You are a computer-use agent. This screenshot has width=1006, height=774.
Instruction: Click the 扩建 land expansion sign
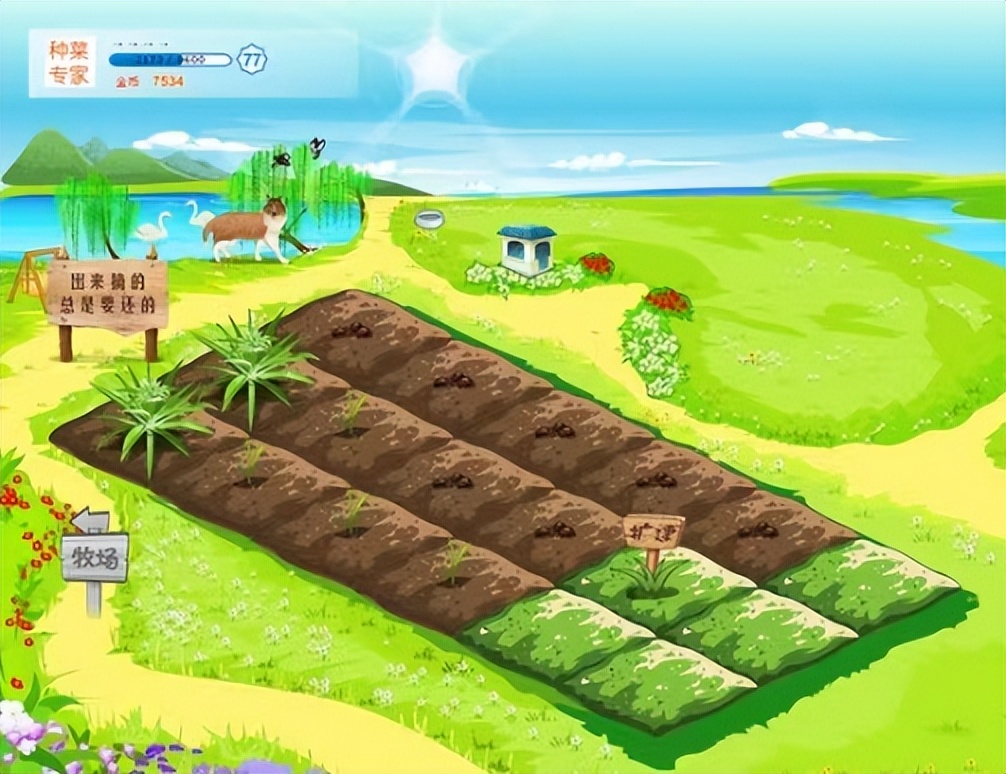pos(653,531)
